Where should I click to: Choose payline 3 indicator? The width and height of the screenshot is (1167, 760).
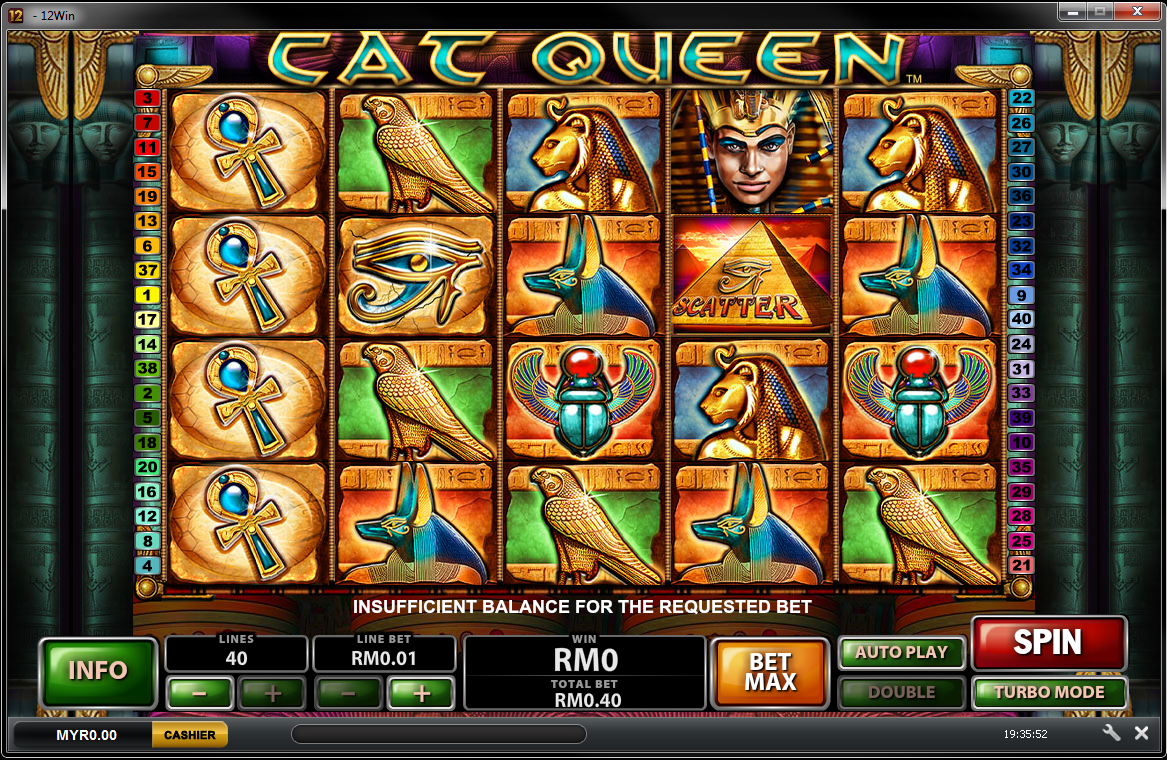(147, 98)
